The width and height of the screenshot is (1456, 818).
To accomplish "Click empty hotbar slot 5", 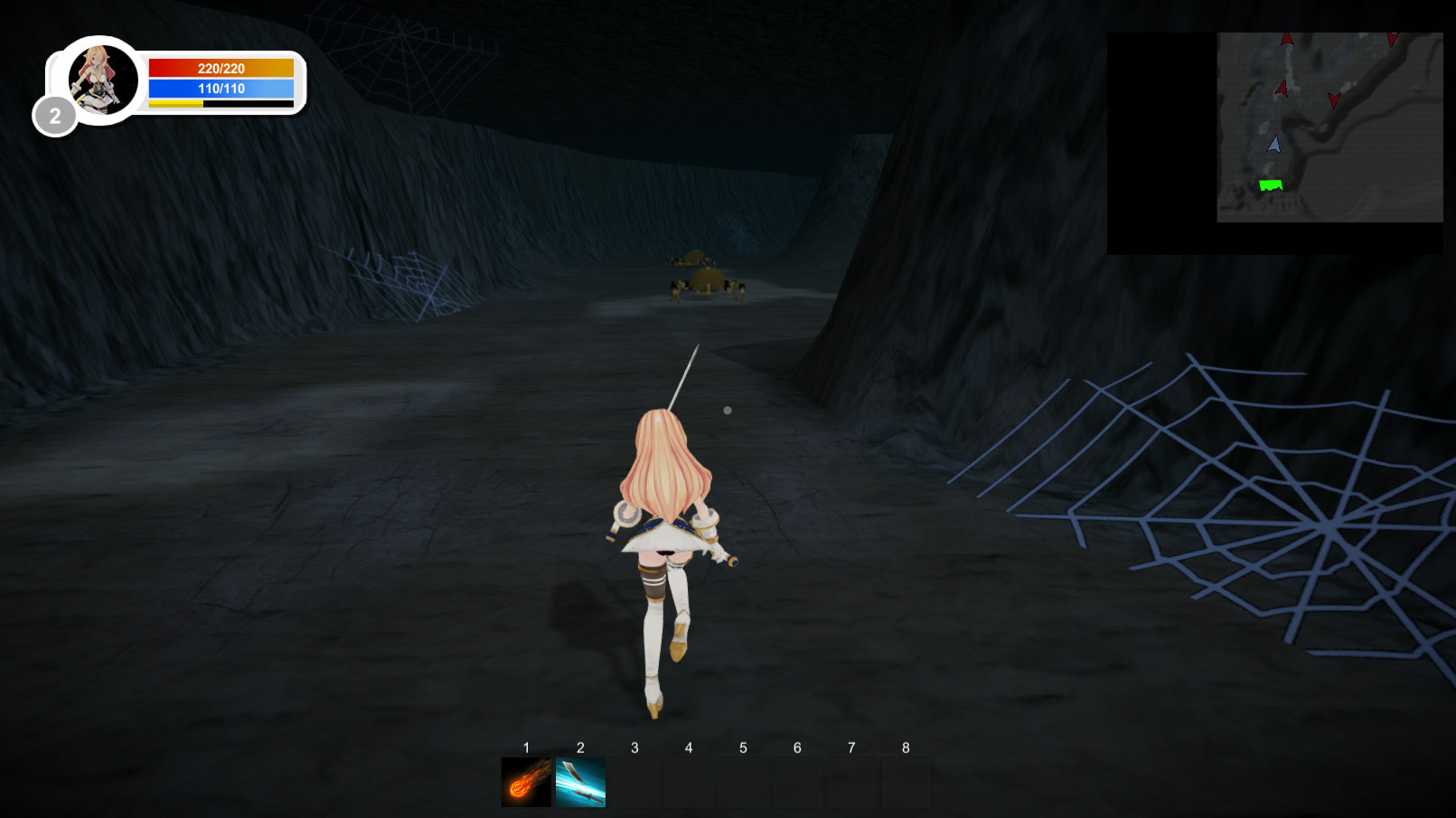I will pos(743,779).
